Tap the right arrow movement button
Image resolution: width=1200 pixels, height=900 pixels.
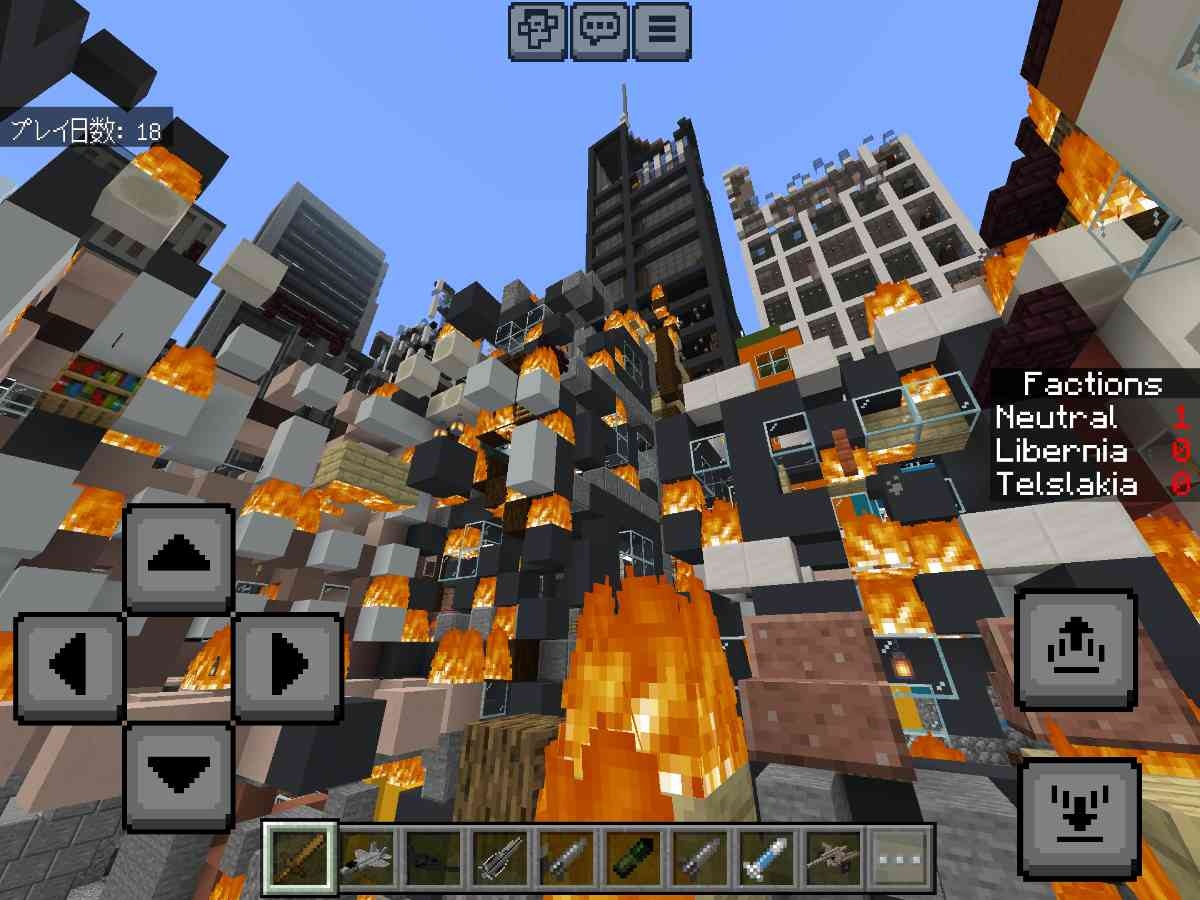(x=287, y=664)
